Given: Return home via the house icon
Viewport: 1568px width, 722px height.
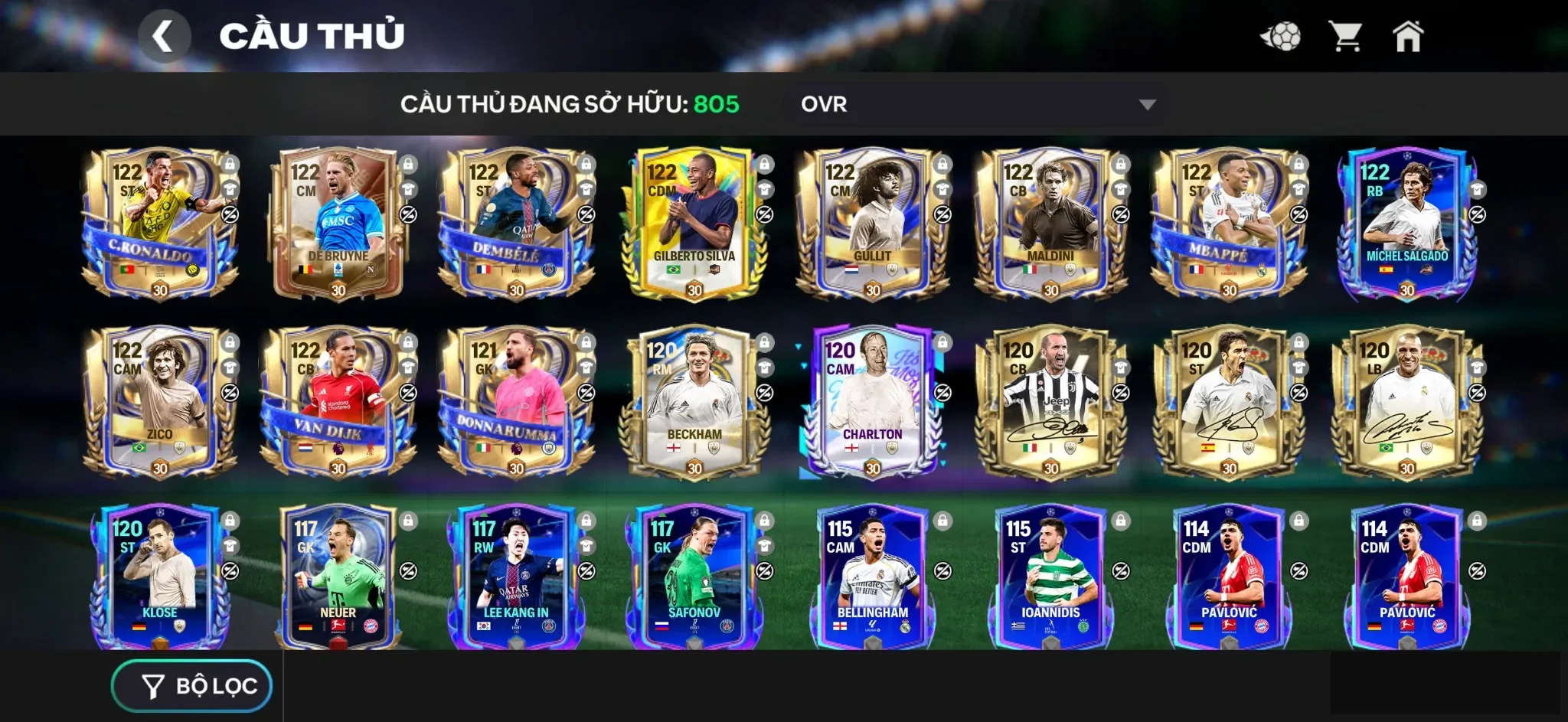Looking at the screenshot, I should (x=1409, y=35).
